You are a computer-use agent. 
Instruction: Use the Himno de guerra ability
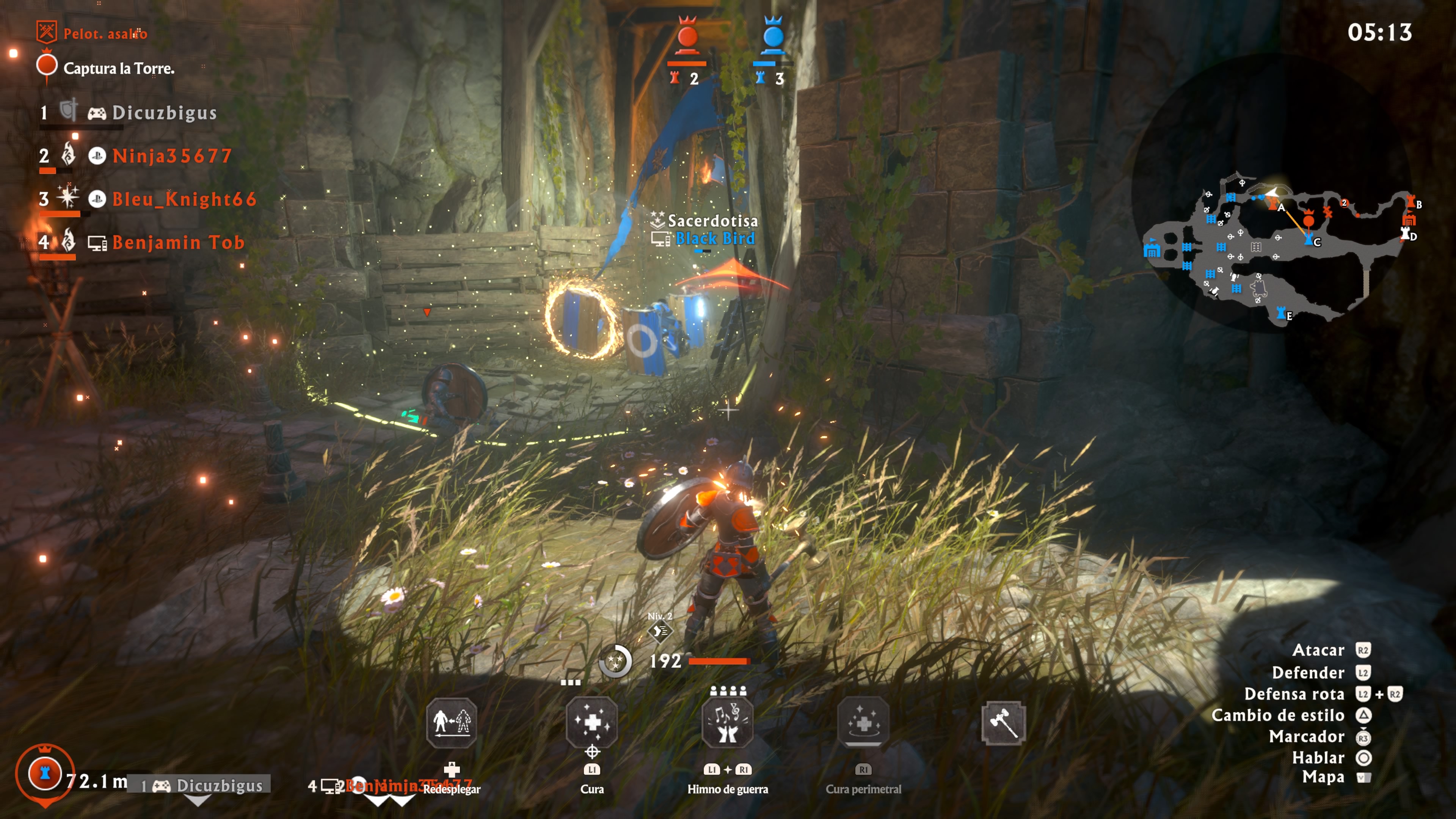pyautogui.click(x=728, y=722)
